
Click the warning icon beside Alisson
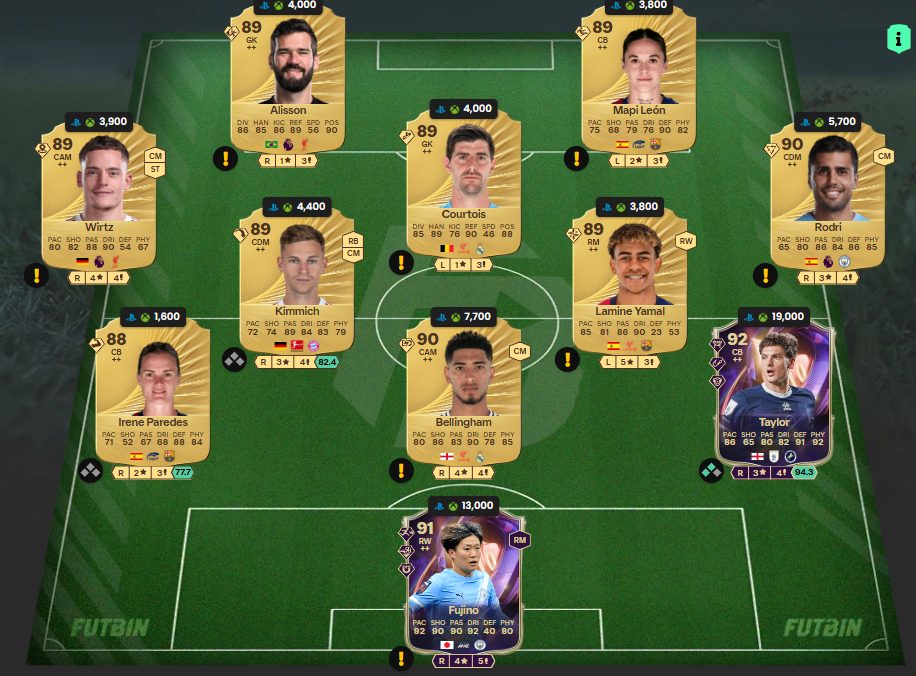[226, 158]
